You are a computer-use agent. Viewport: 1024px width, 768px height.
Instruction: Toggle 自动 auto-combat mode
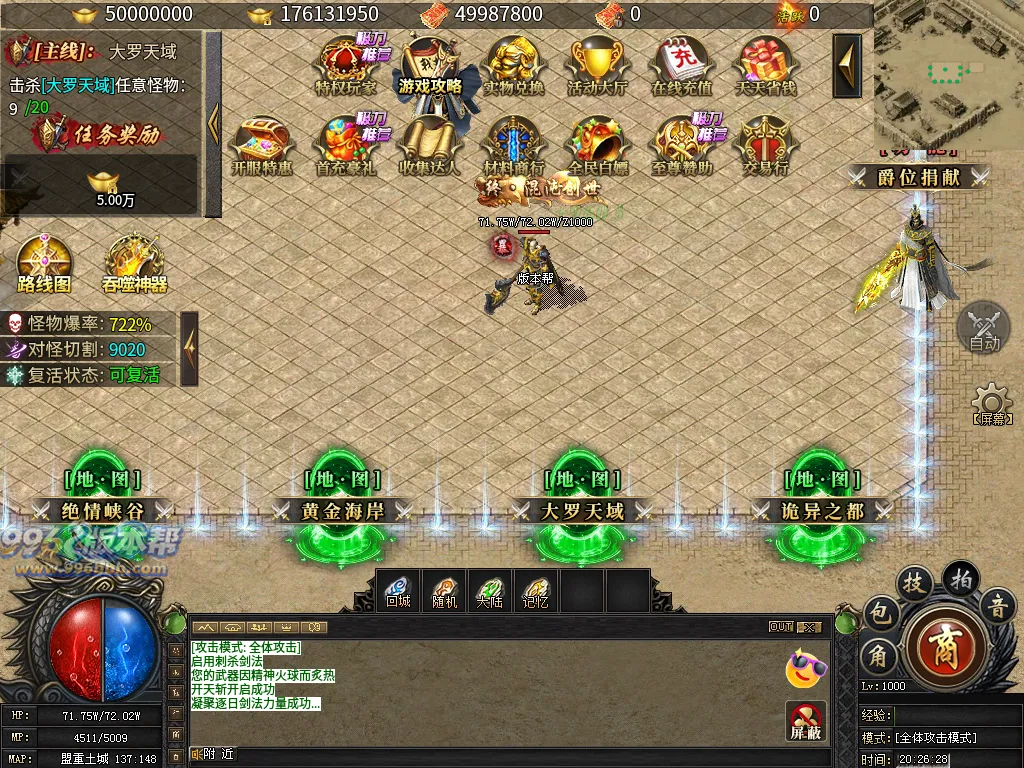[984, 327]
